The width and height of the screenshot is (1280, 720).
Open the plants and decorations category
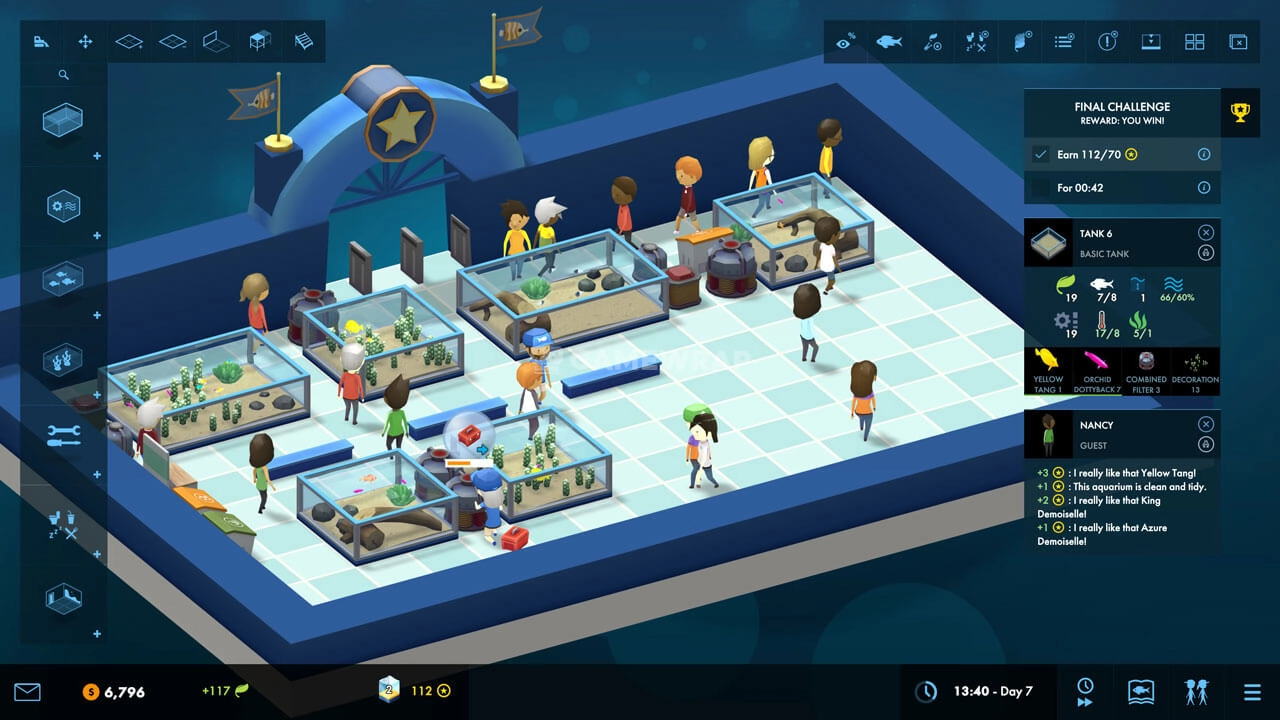[x=62, y=359]
